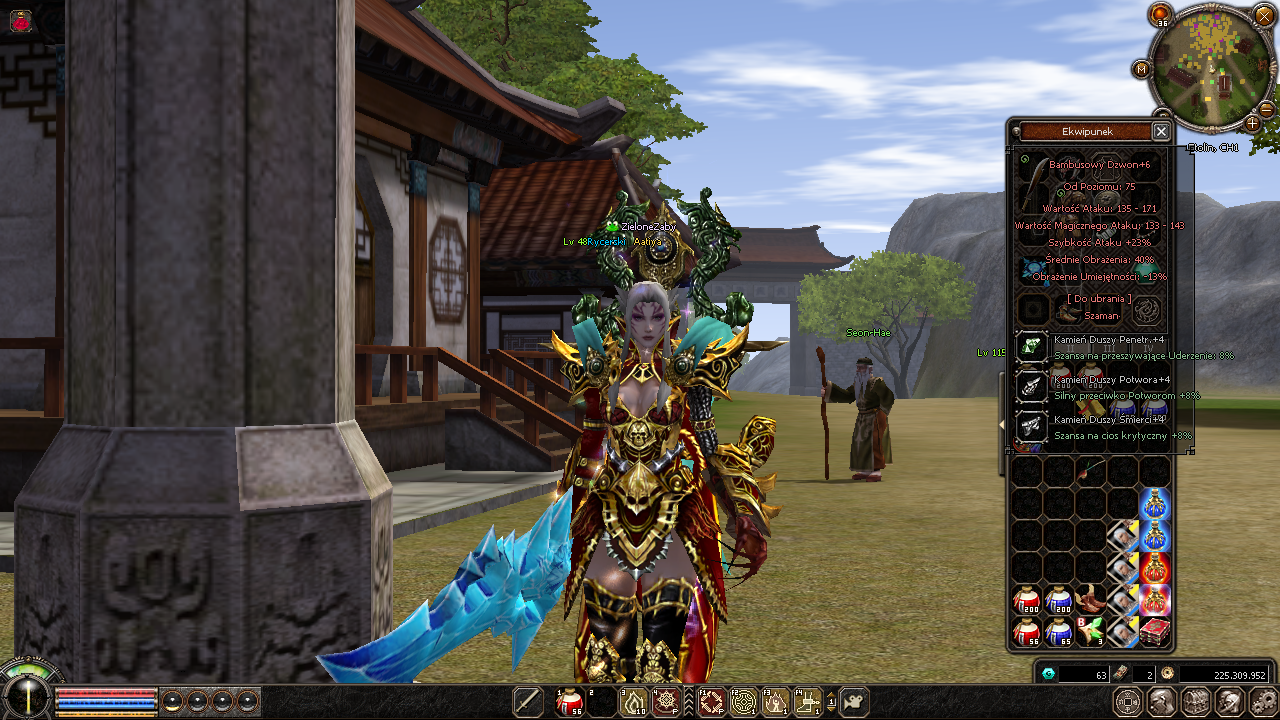The width and height of the screenshot is (1280, 720).
Task: Activate the flame skill in quickslot 3
Action: click(635, 702)
